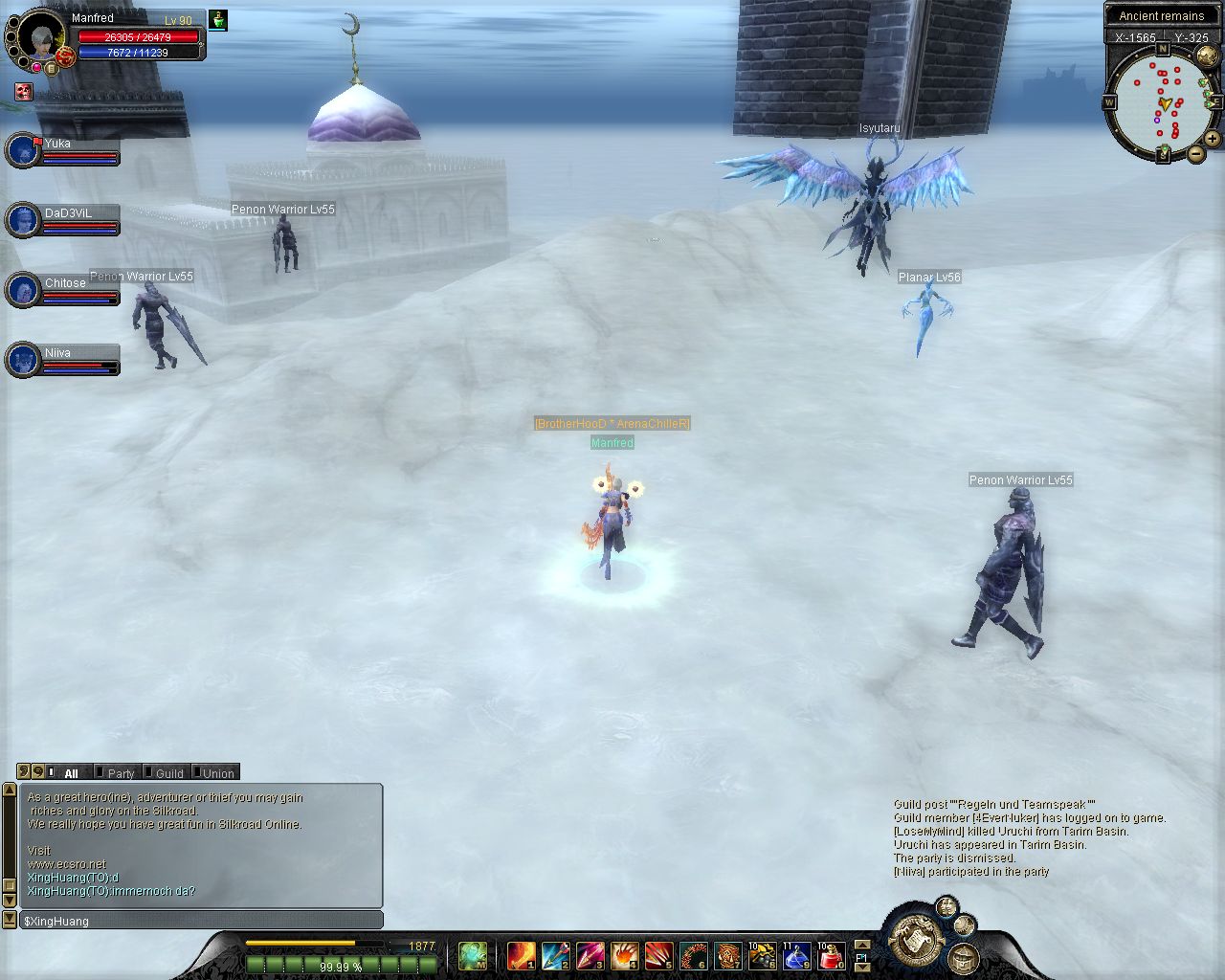This screenshot has width=1225, height=980.
Task: Open the large scroll menu button
Action: point(916,940)
